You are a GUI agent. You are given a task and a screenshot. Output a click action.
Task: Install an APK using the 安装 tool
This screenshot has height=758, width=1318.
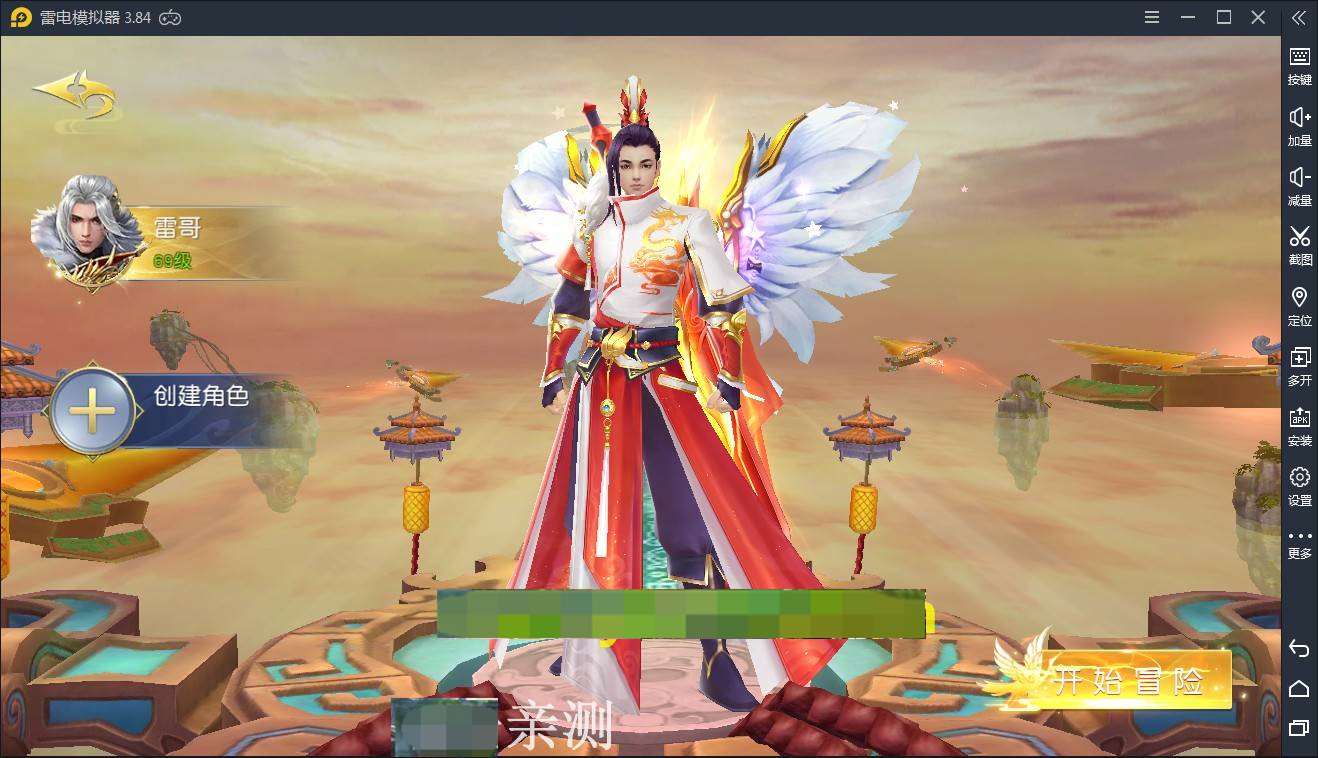[1299, 425]
